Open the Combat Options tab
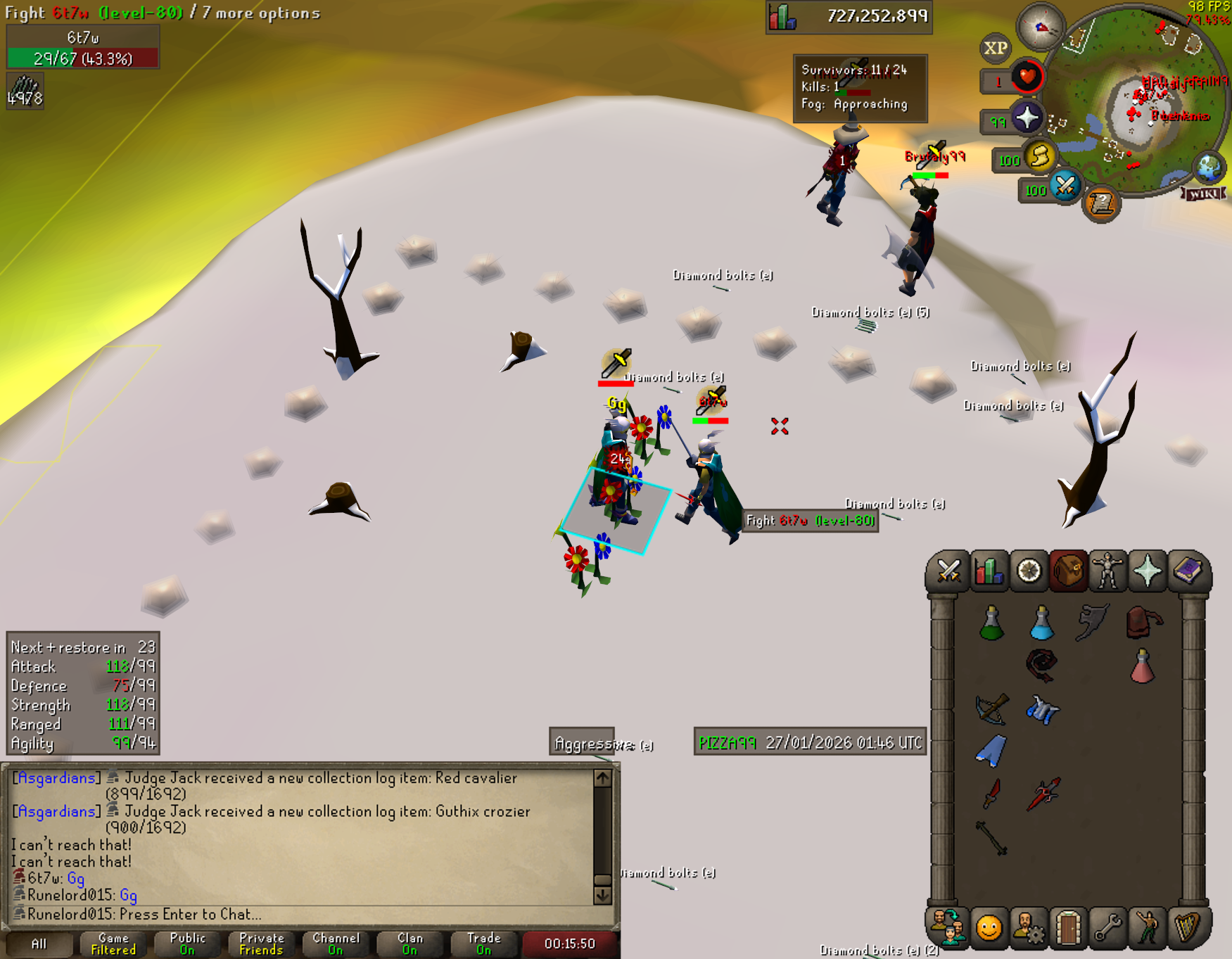The image size is (1232, 959). pos(948,571)
